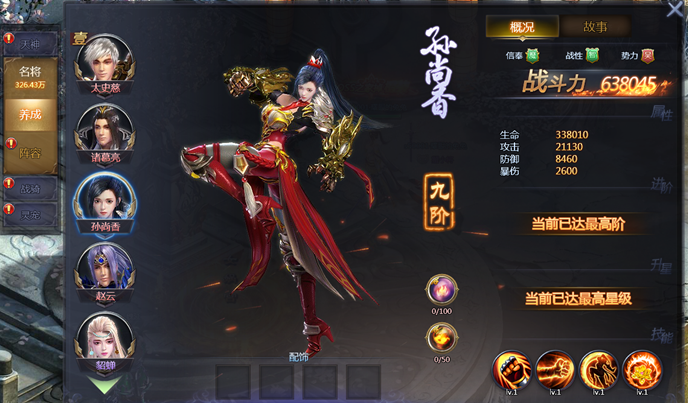Click the purple orb icon showing 0/100
This screenshot has width=688, height=403.
(441, 289)
